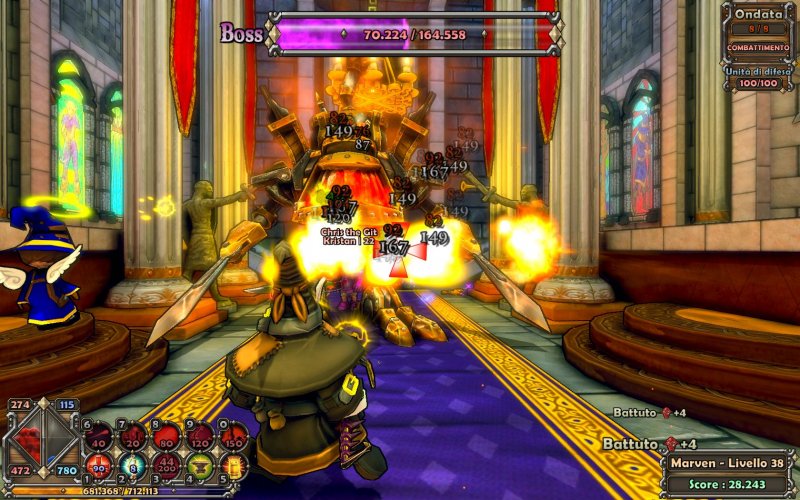
Task: Activate the red heal ability showing 90
Action: tap(99, 466)
